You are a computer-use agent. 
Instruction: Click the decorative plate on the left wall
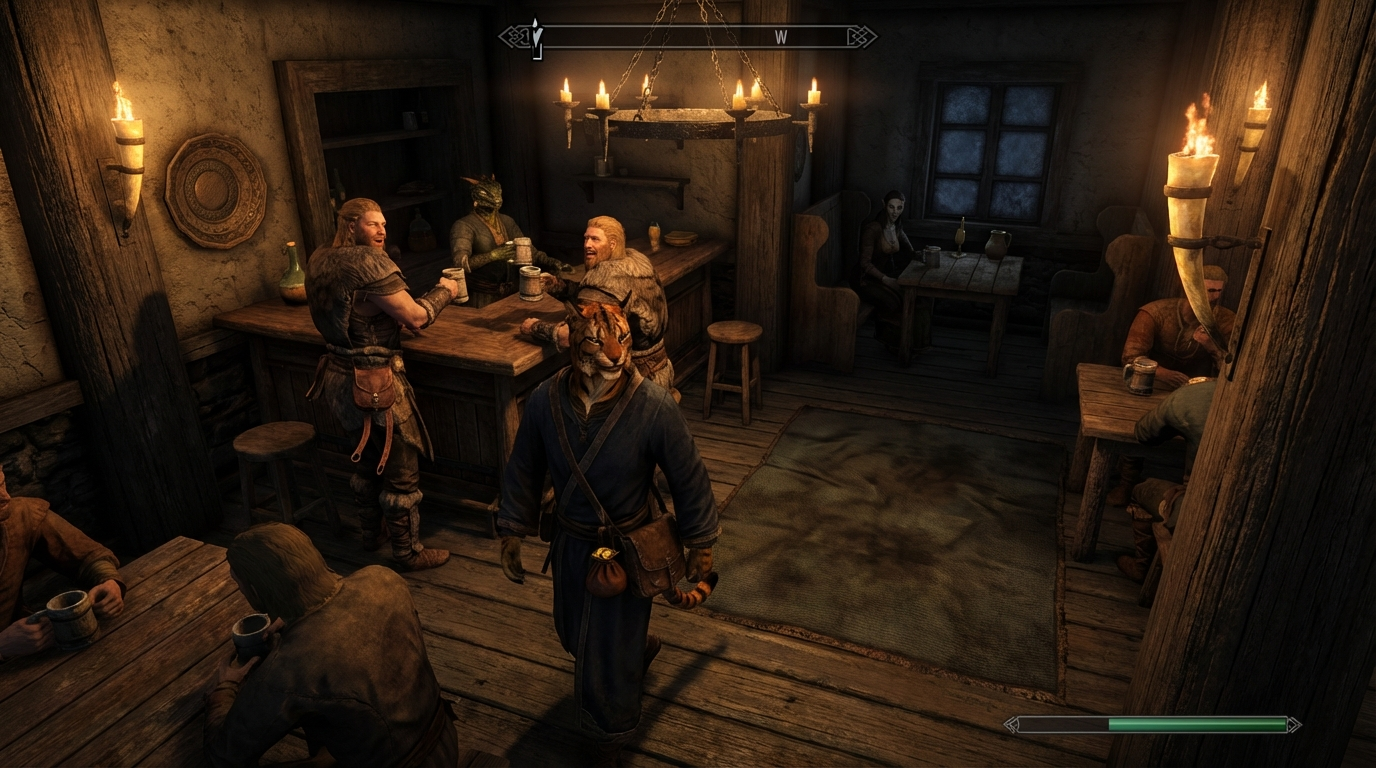(213, 190)
